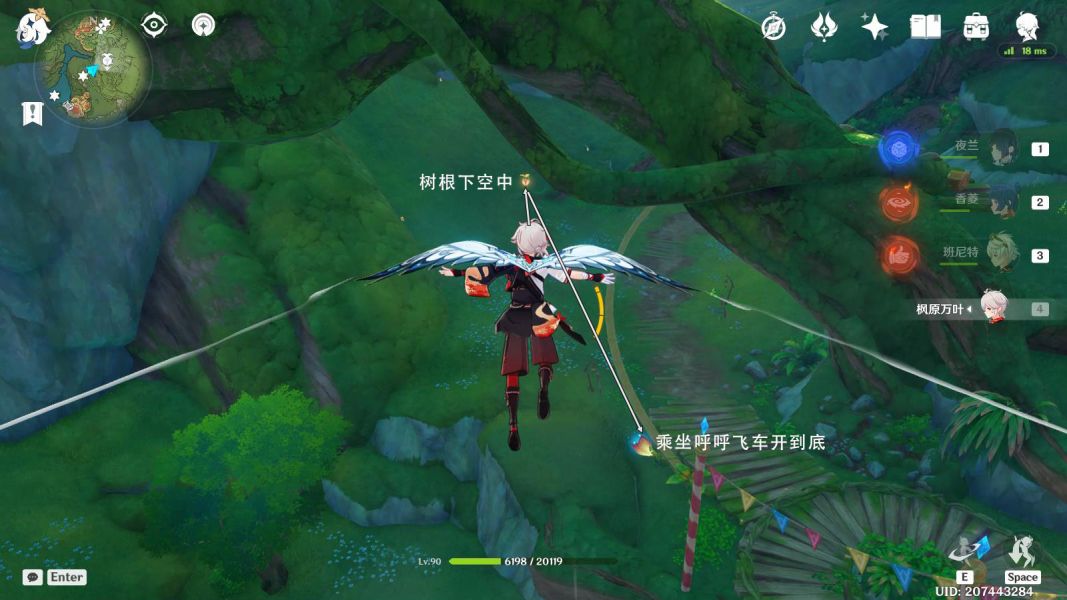Open the Paimon menu

pyautogui.click(x=32, y=28)
